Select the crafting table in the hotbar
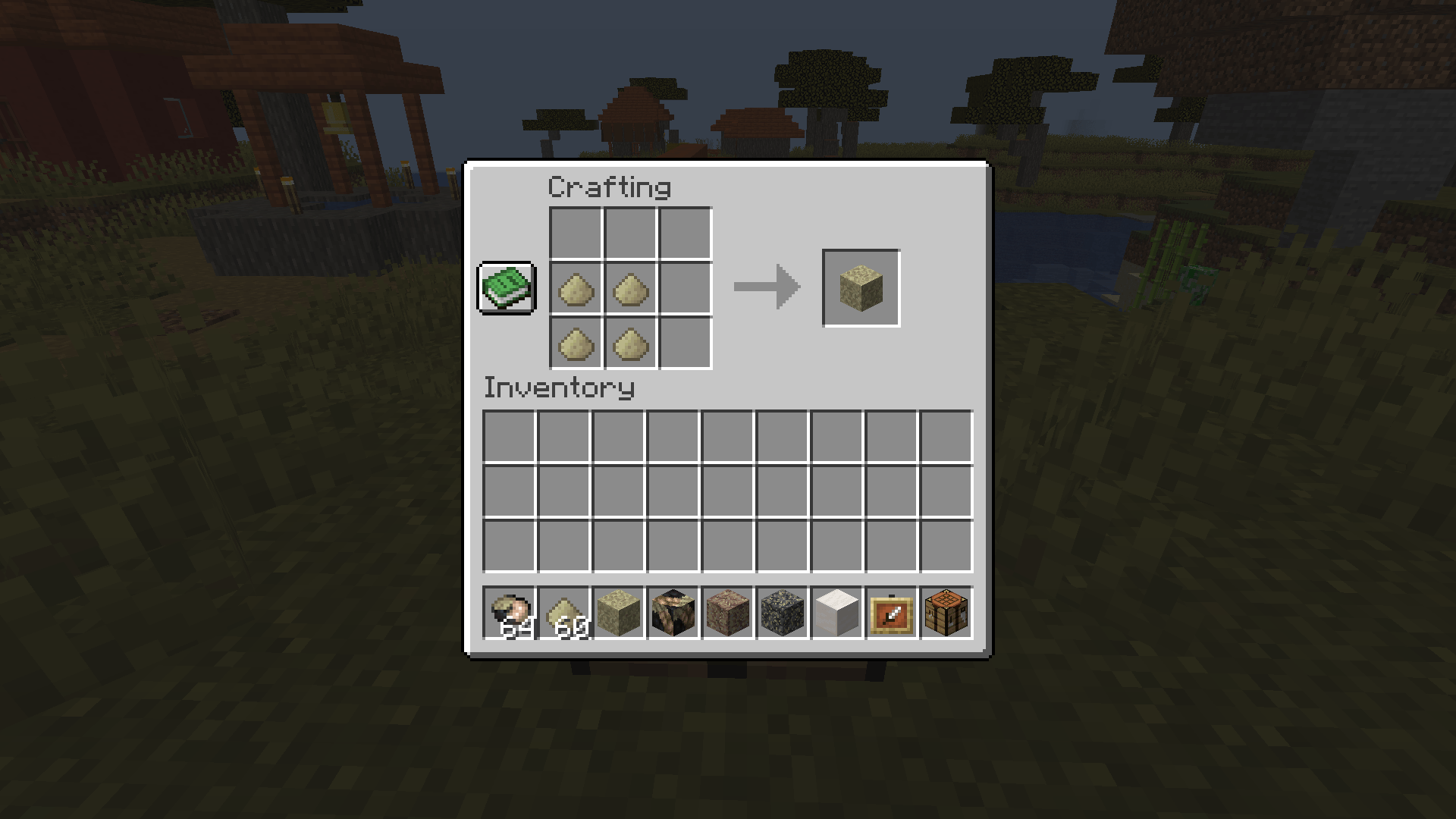1456x819 pixels. (944, 613)
